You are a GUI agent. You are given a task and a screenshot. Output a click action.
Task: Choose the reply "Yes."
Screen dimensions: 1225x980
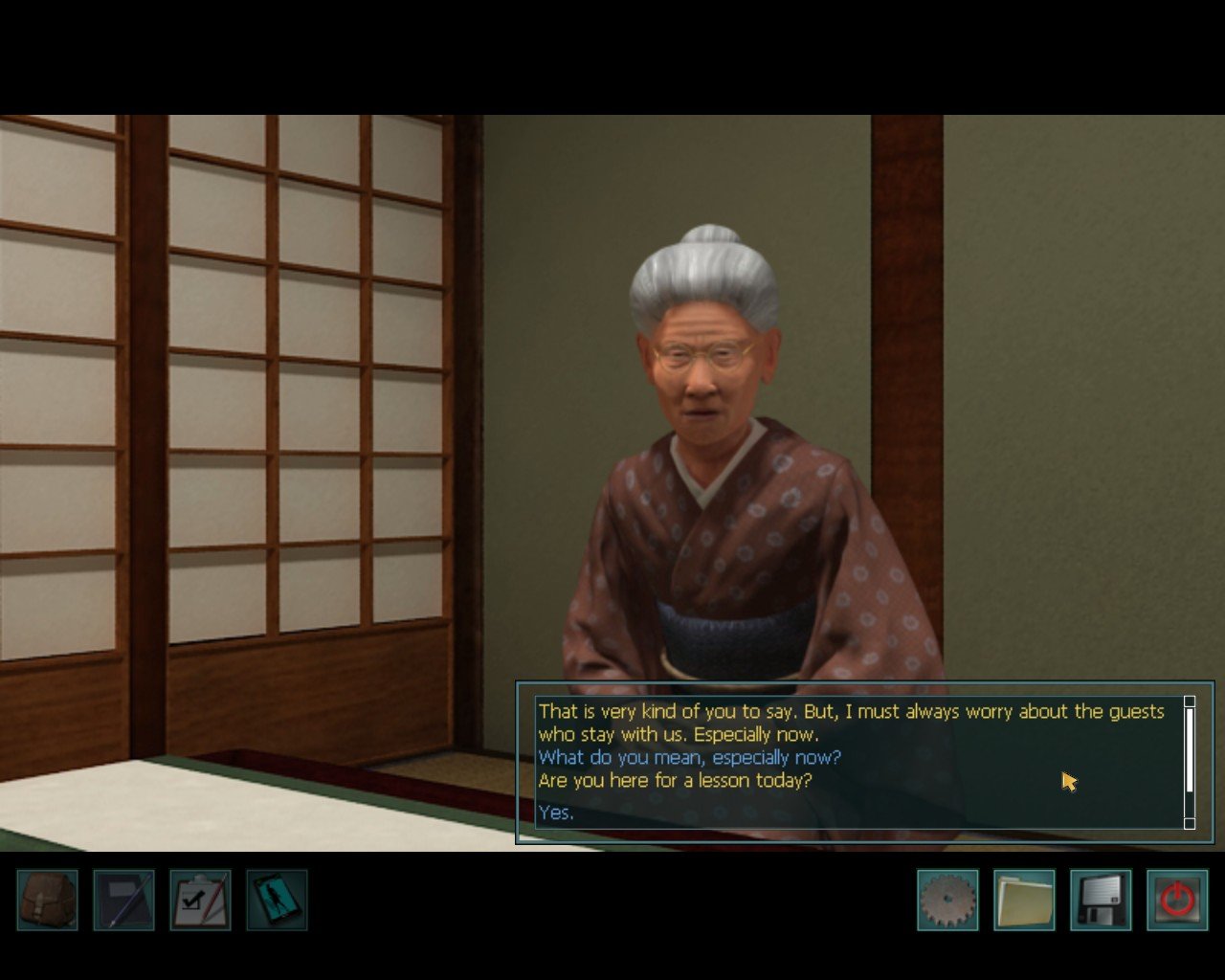(556, 813)
